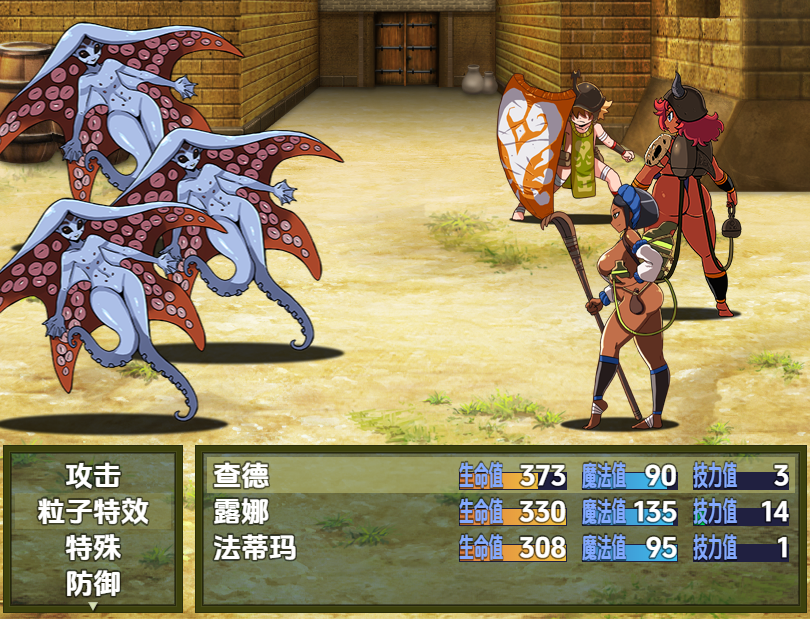Open the 特殊 special skills menu
The height and width of the screenshot is (619, 810).
[x=93, y=548]
